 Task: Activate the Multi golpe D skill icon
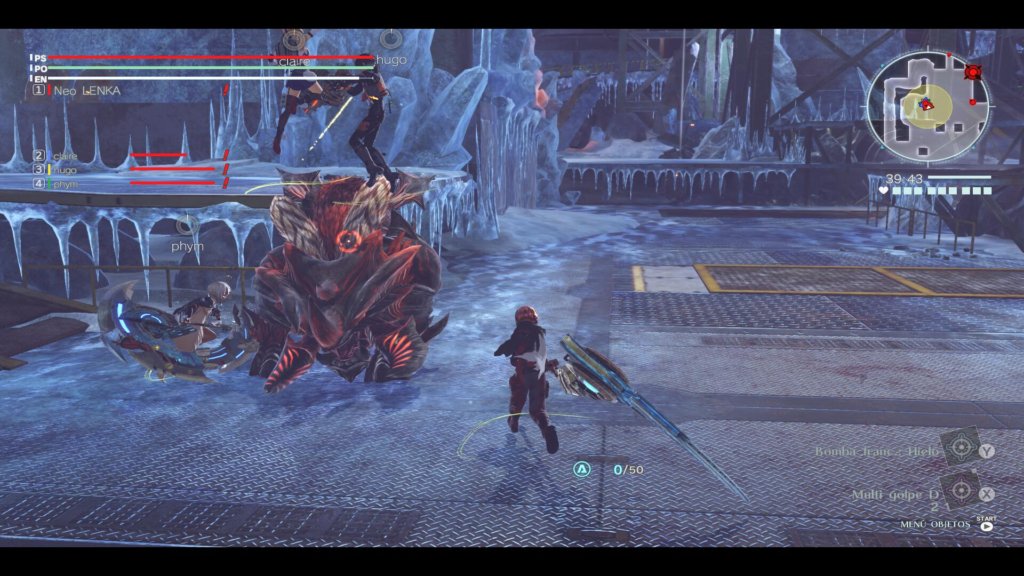pyautogui.click(x=960, y=492)
